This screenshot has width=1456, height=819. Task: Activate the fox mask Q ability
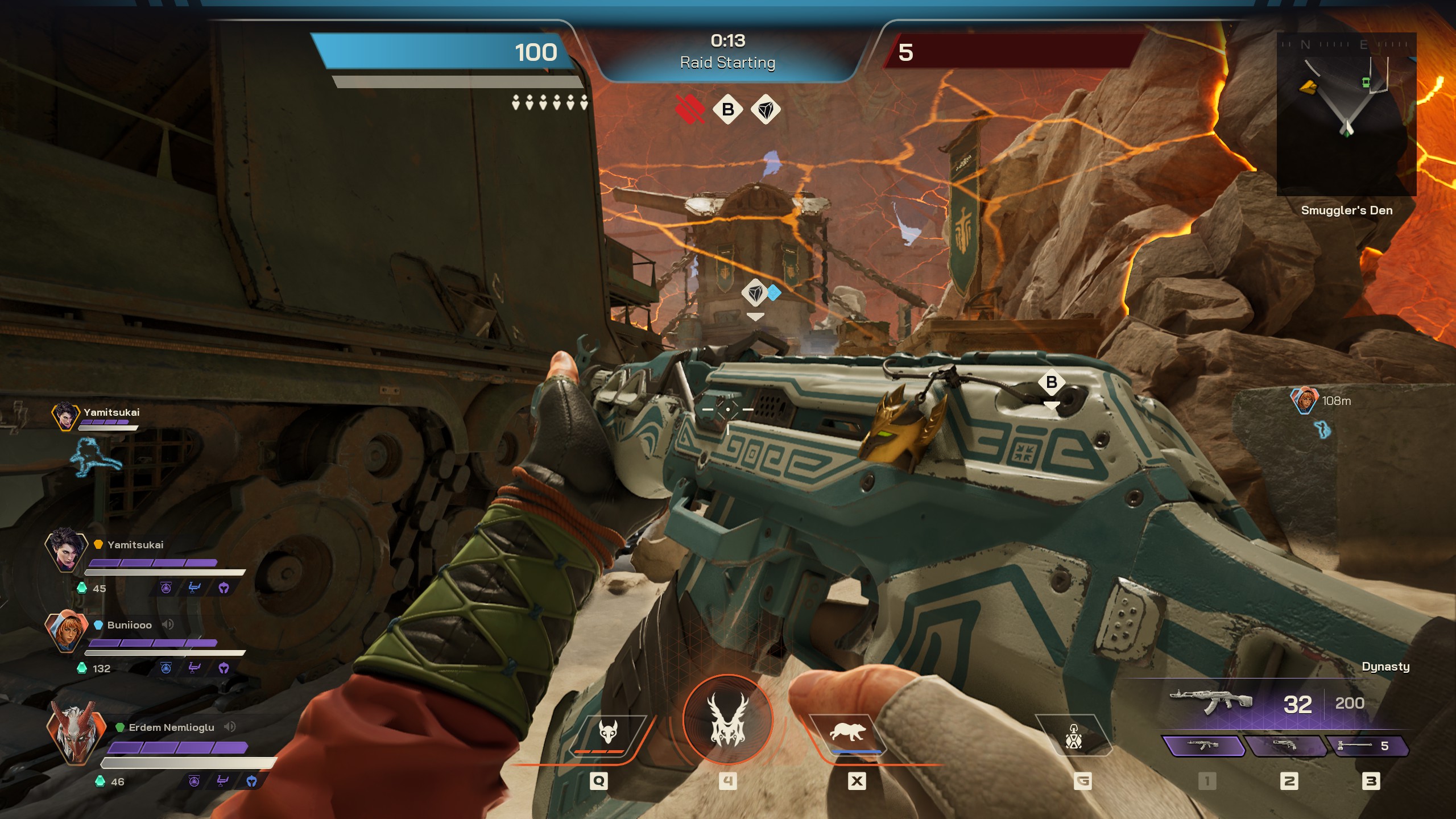(608, 734)
